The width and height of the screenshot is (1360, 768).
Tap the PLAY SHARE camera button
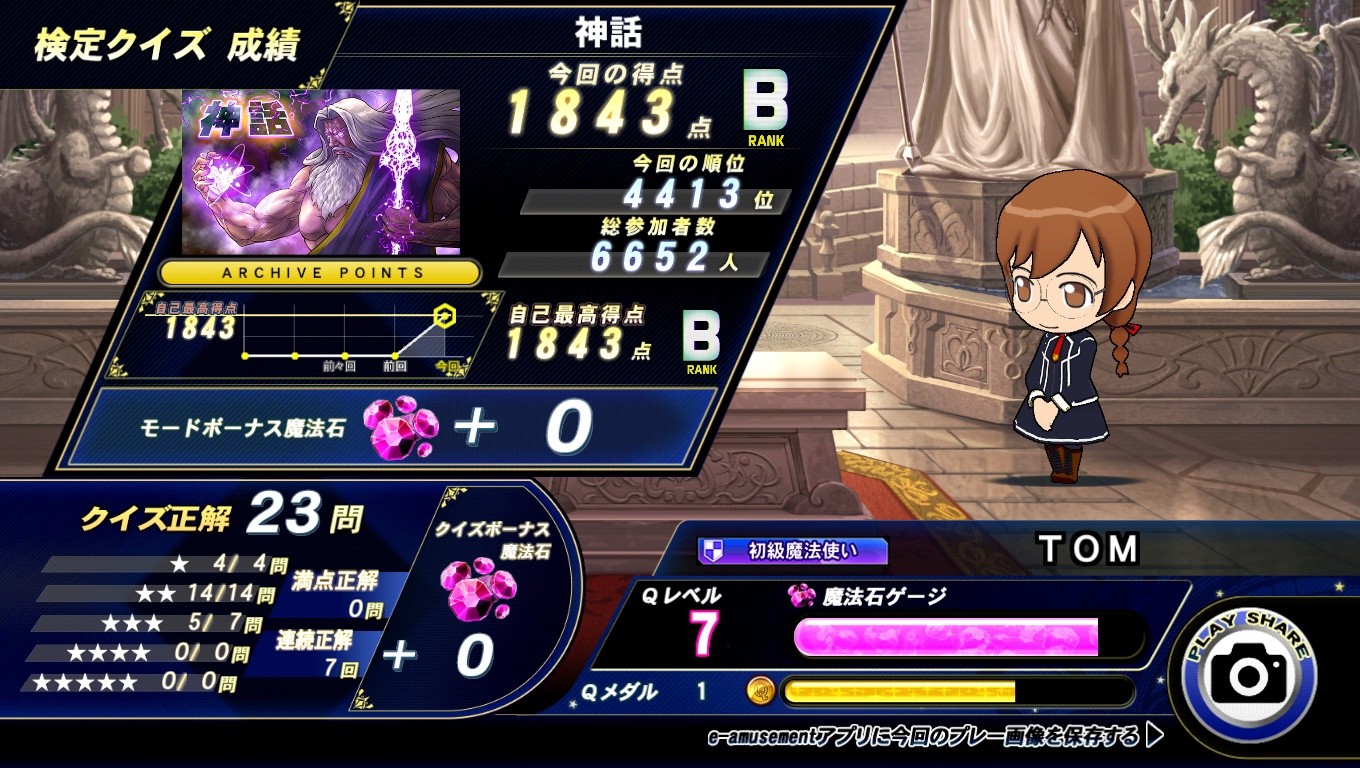click(1249, 673)
